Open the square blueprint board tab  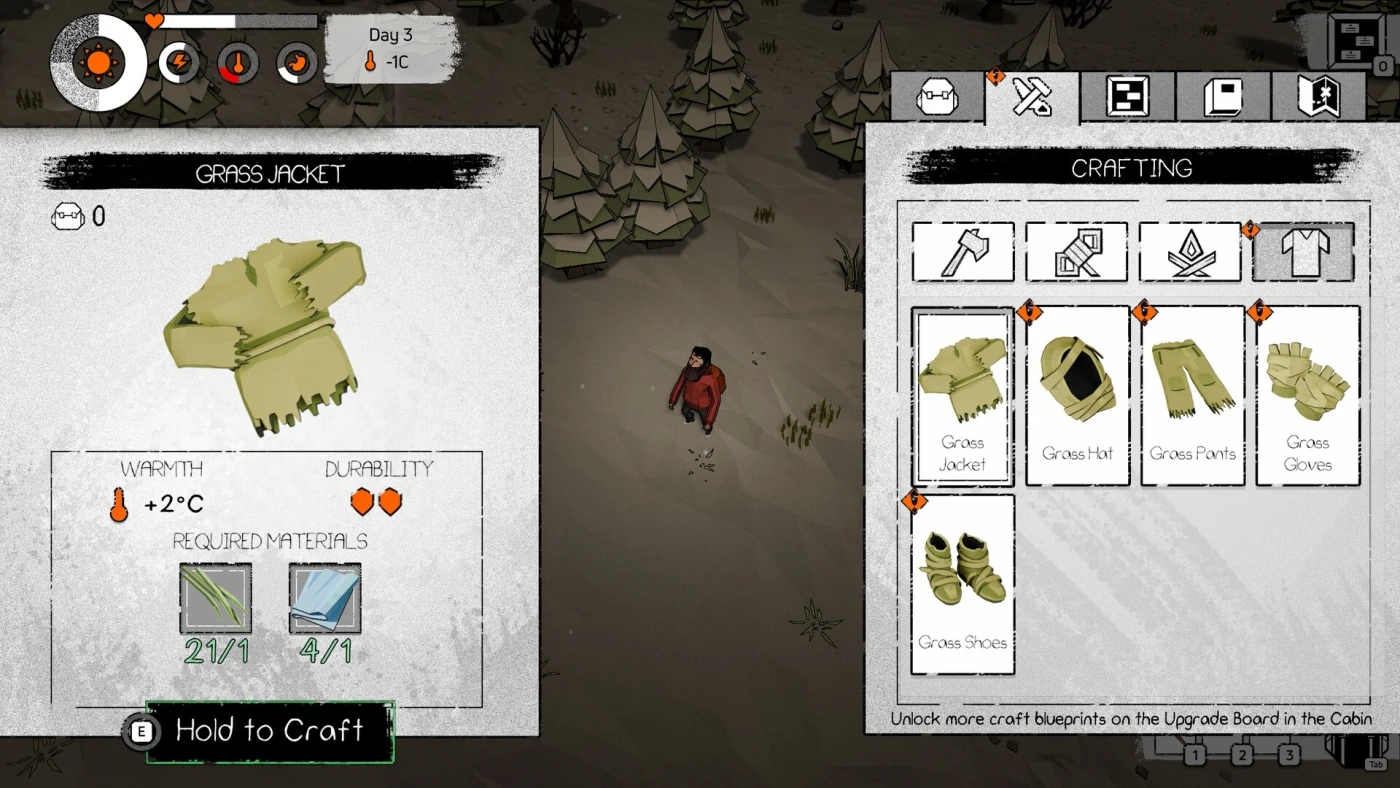pyautogui.click(x=1127, y=98)
